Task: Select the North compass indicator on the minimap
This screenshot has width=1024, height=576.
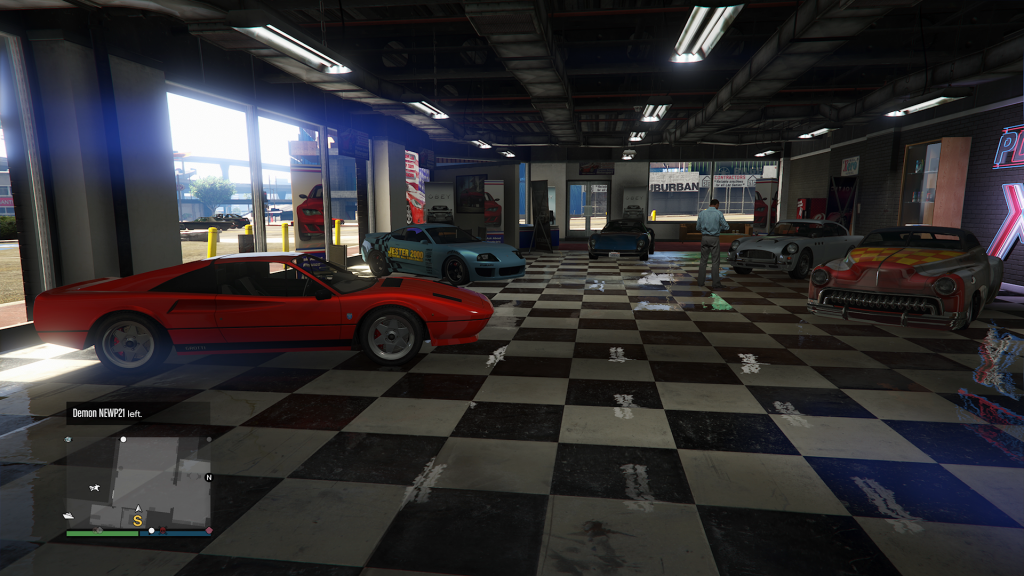Action: (x=208, y=477)
